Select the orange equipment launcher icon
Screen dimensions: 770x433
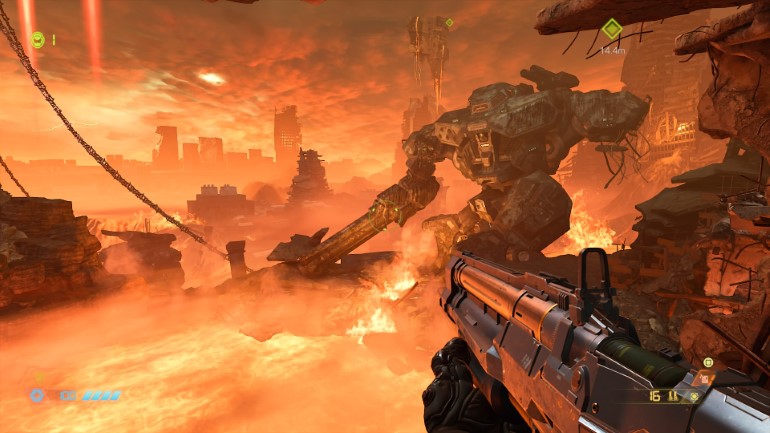click(705, 379)
